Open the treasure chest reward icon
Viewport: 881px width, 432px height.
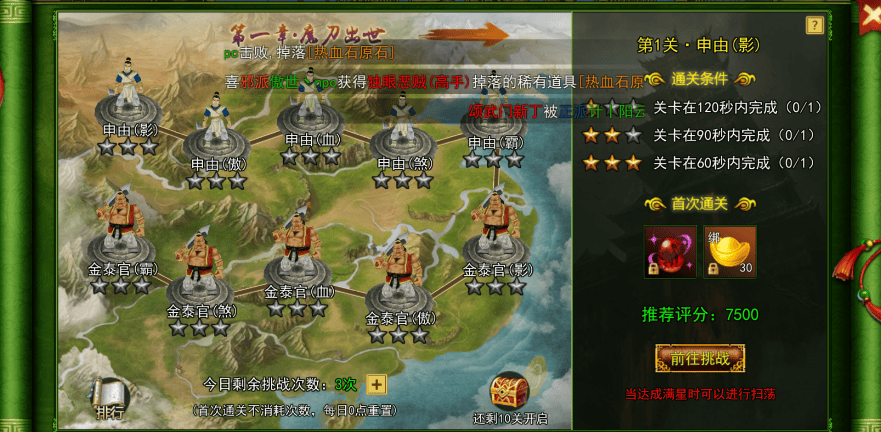508,393
